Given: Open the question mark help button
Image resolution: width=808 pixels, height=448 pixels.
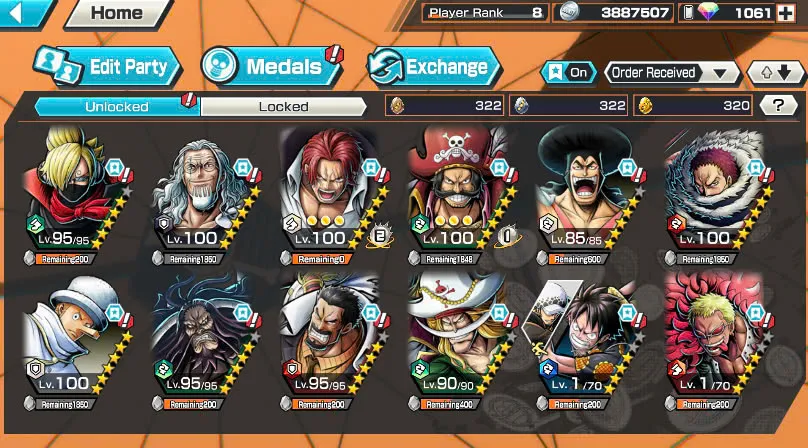Looking at the screenshot, I should click(x=778, y=105).
